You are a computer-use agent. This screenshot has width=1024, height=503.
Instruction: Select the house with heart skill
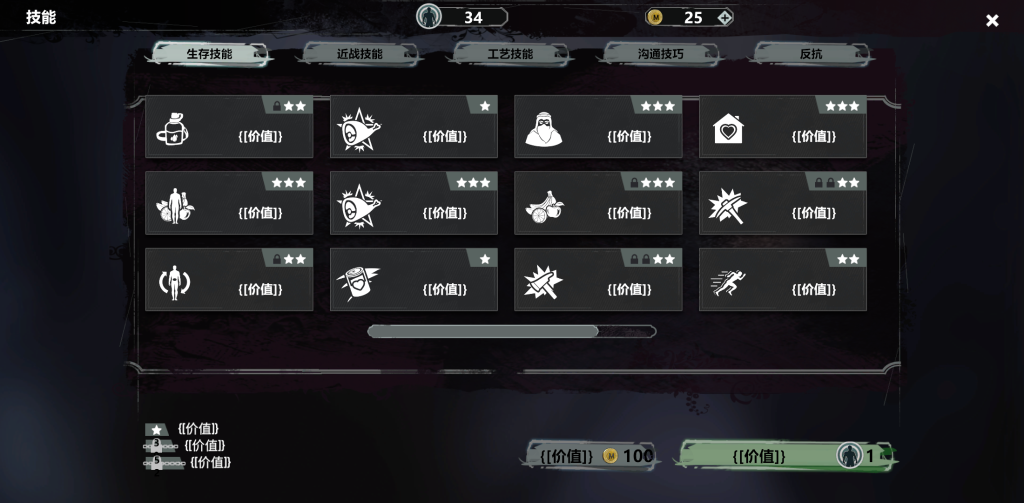point(782,127)
